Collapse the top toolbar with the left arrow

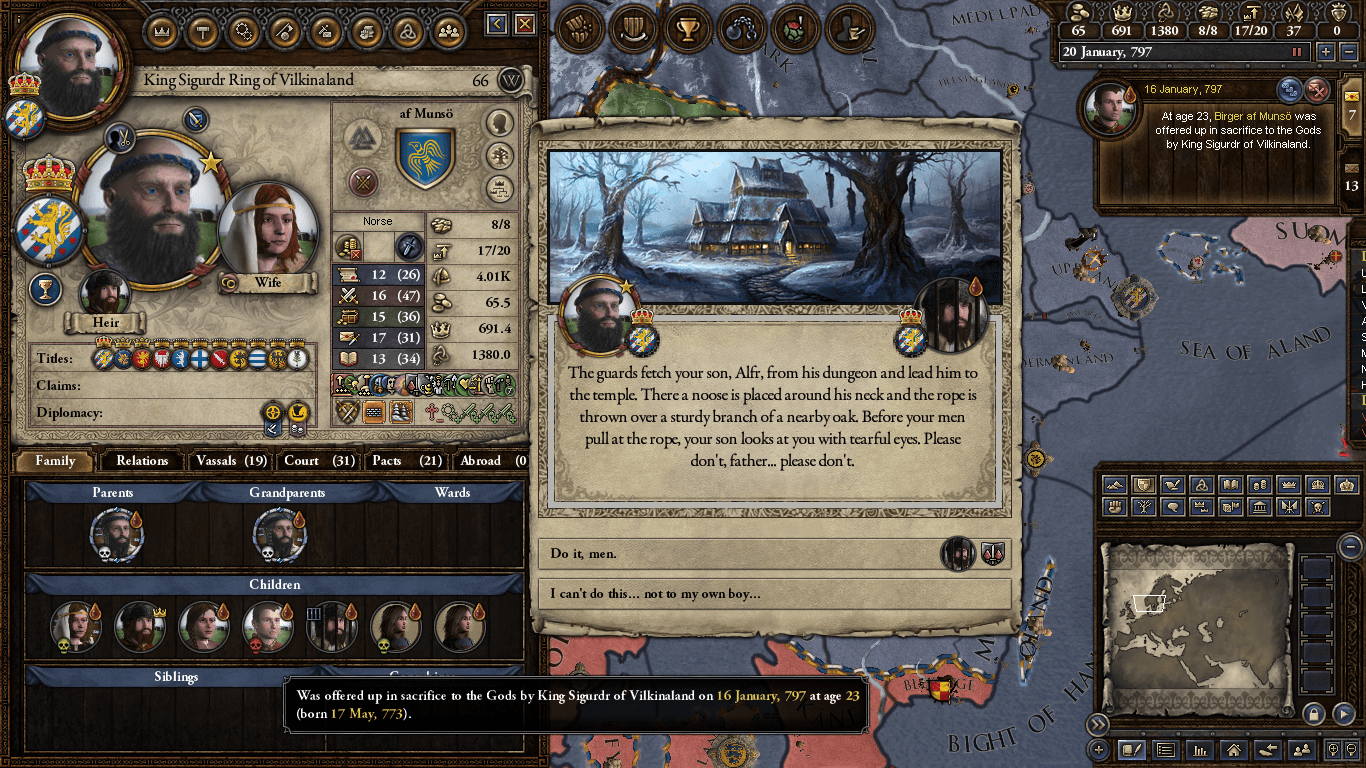click(x=495, y=24)
